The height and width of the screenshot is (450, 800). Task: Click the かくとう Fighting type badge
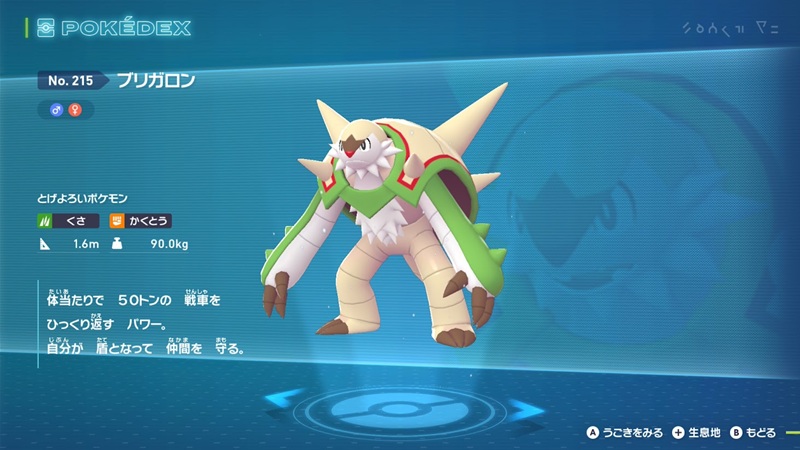click(x=140, y=220)
